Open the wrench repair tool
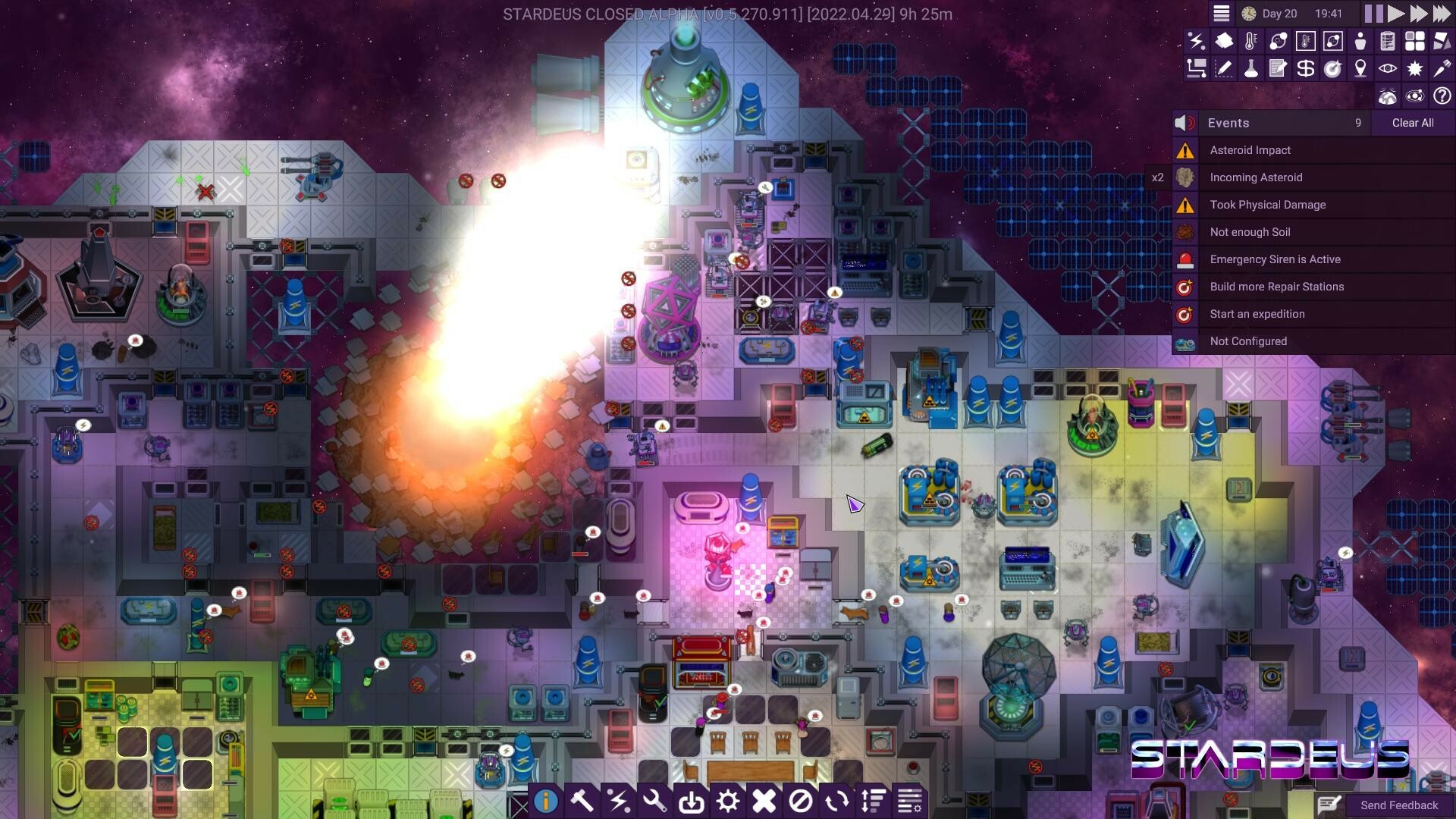The height and width of the screenshot is (819, 1456). [x=655, y=800]
